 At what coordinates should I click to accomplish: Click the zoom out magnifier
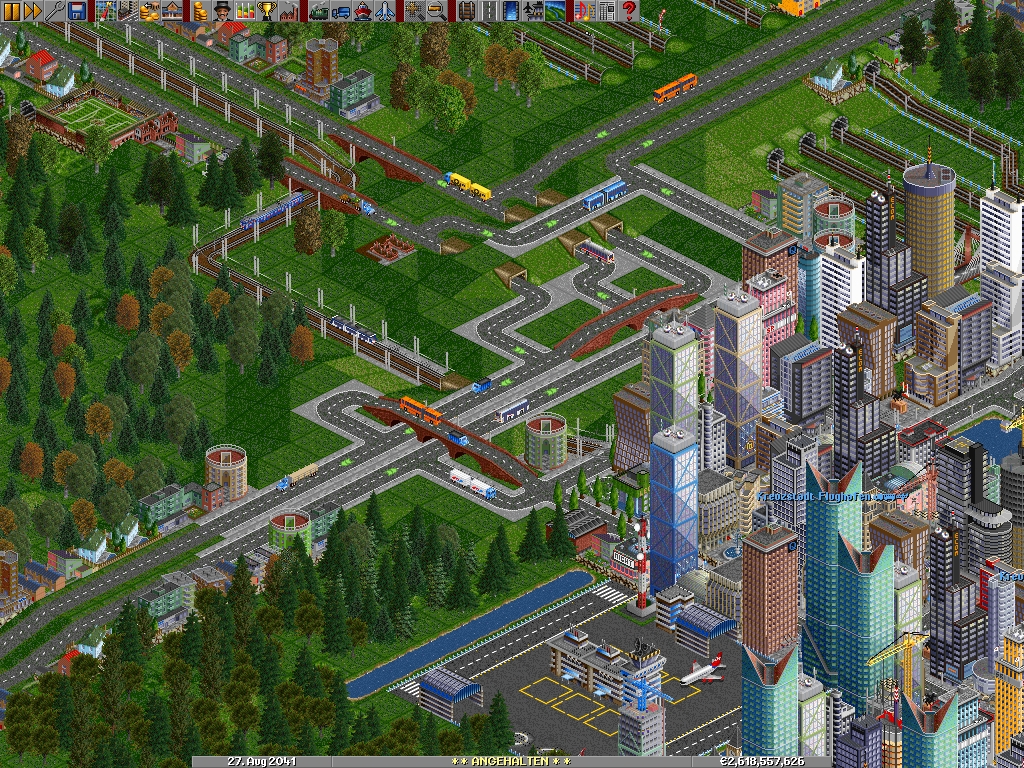pos(437,11)
